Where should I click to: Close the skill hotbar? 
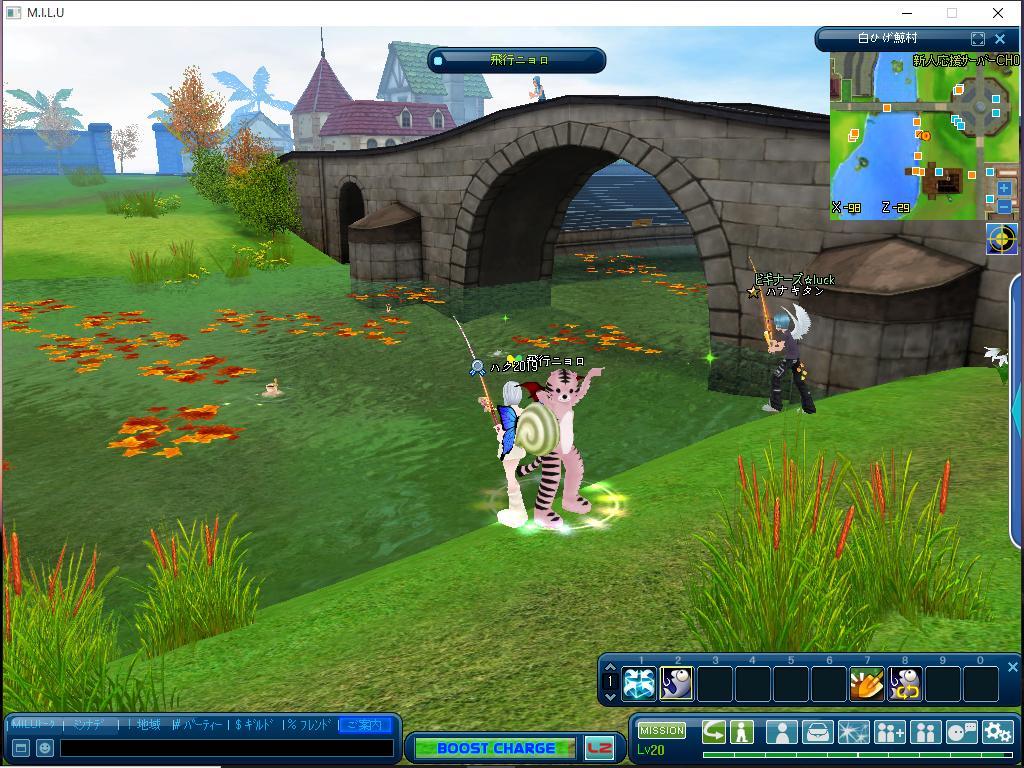(x=1012, y=667)
